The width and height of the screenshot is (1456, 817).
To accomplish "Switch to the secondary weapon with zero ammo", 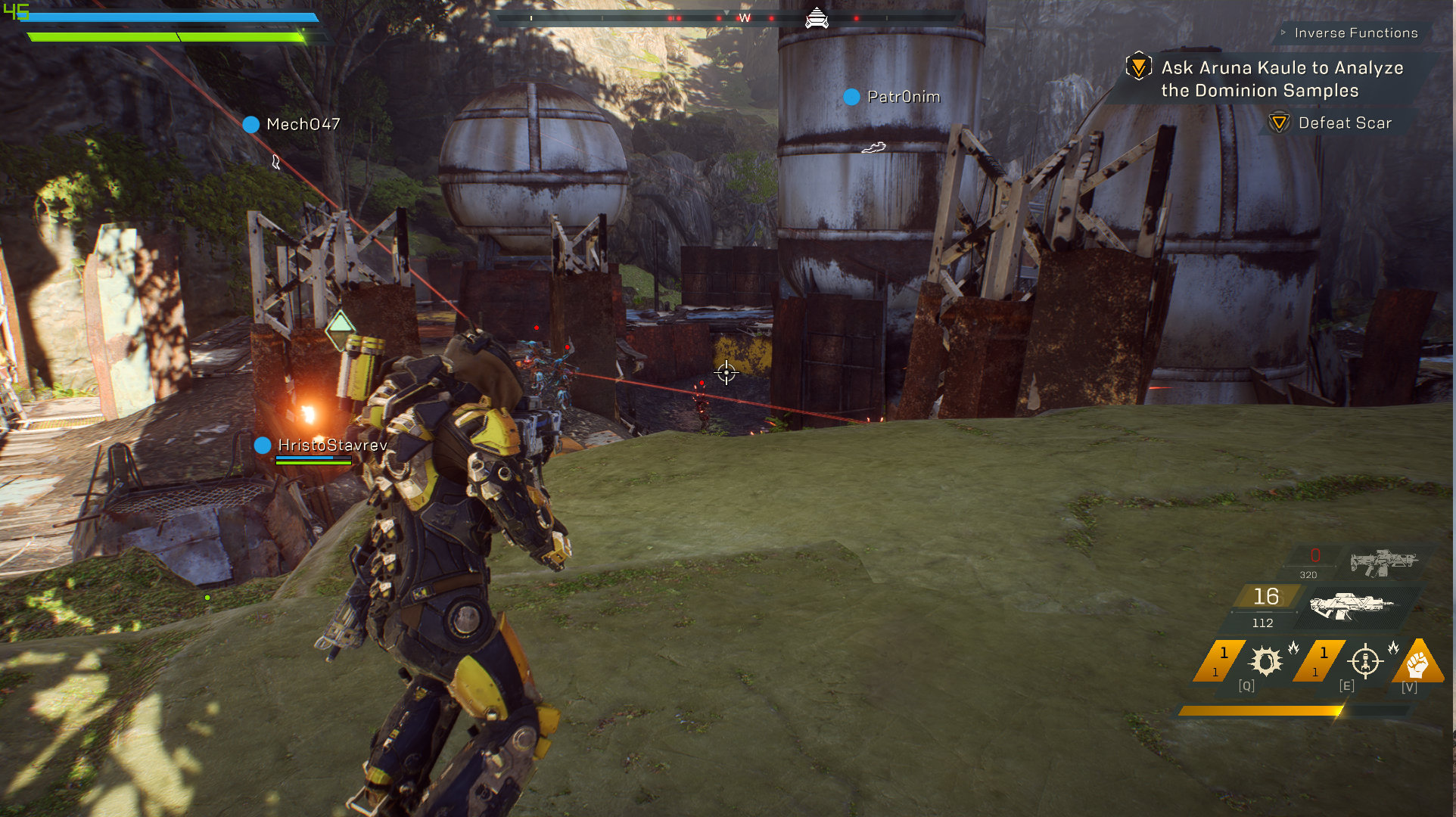I will coord(1382,563).
